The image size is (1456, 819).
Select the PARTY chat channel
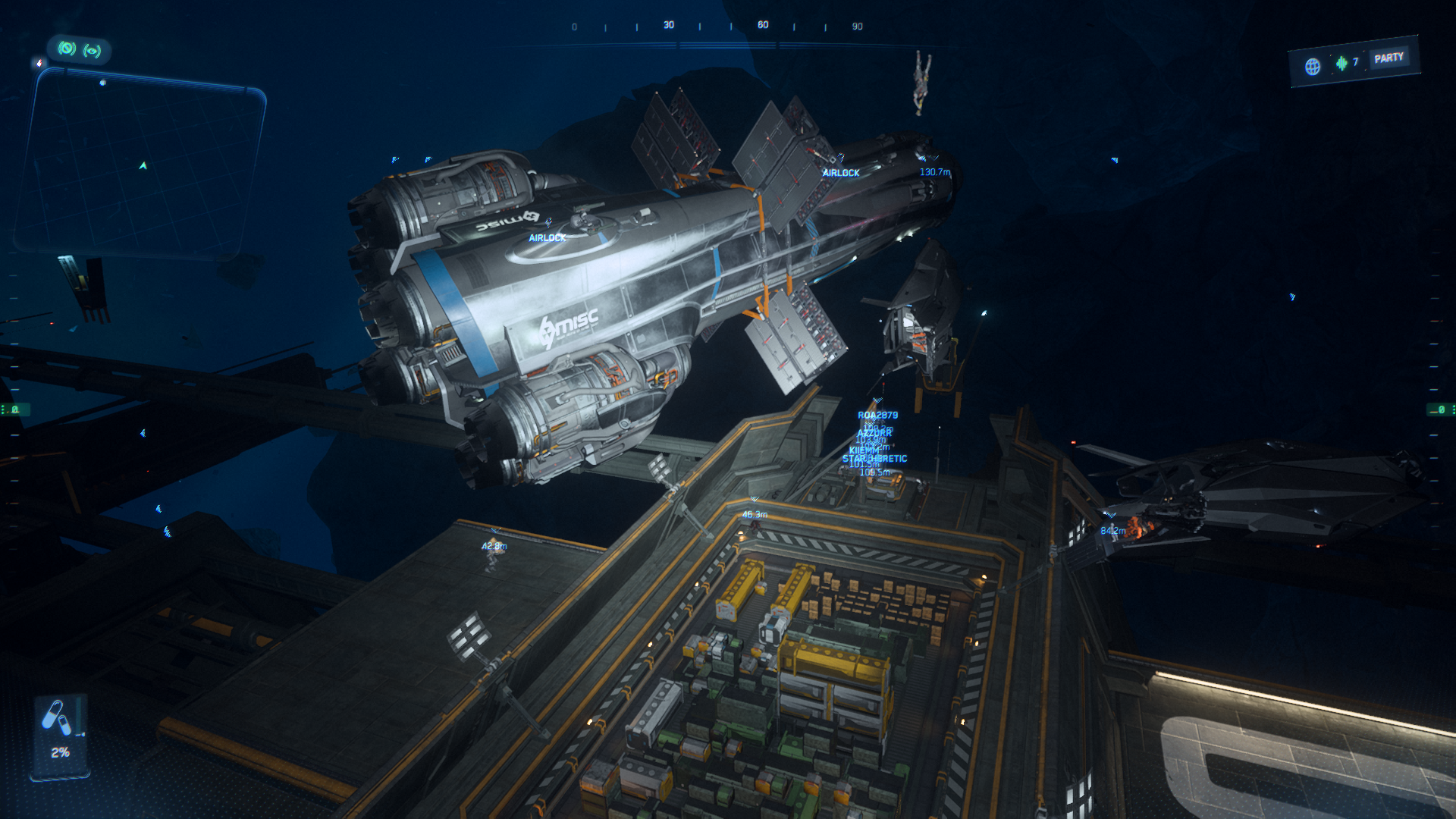1389,58
